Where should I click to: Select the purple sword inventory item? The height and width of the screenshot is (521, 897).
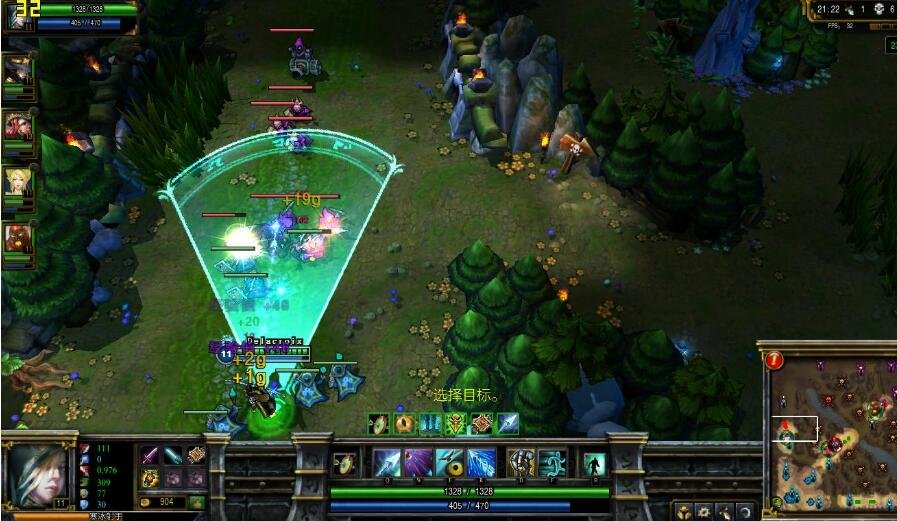[x=150, y=455]
